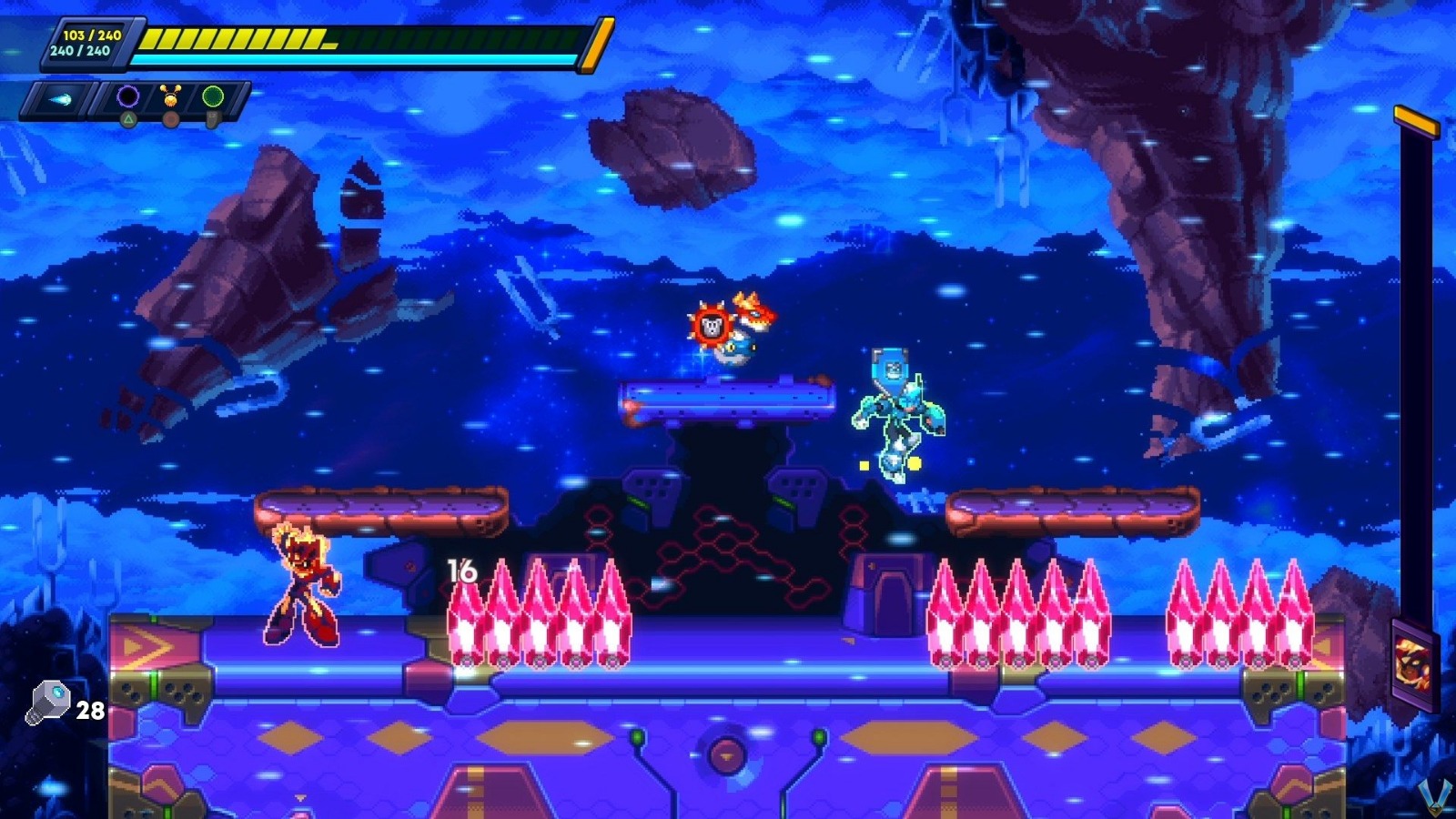The image size is (1456, 819).
Task: Select the buster projectile weapon icon
Action: [x=61, y=97]
